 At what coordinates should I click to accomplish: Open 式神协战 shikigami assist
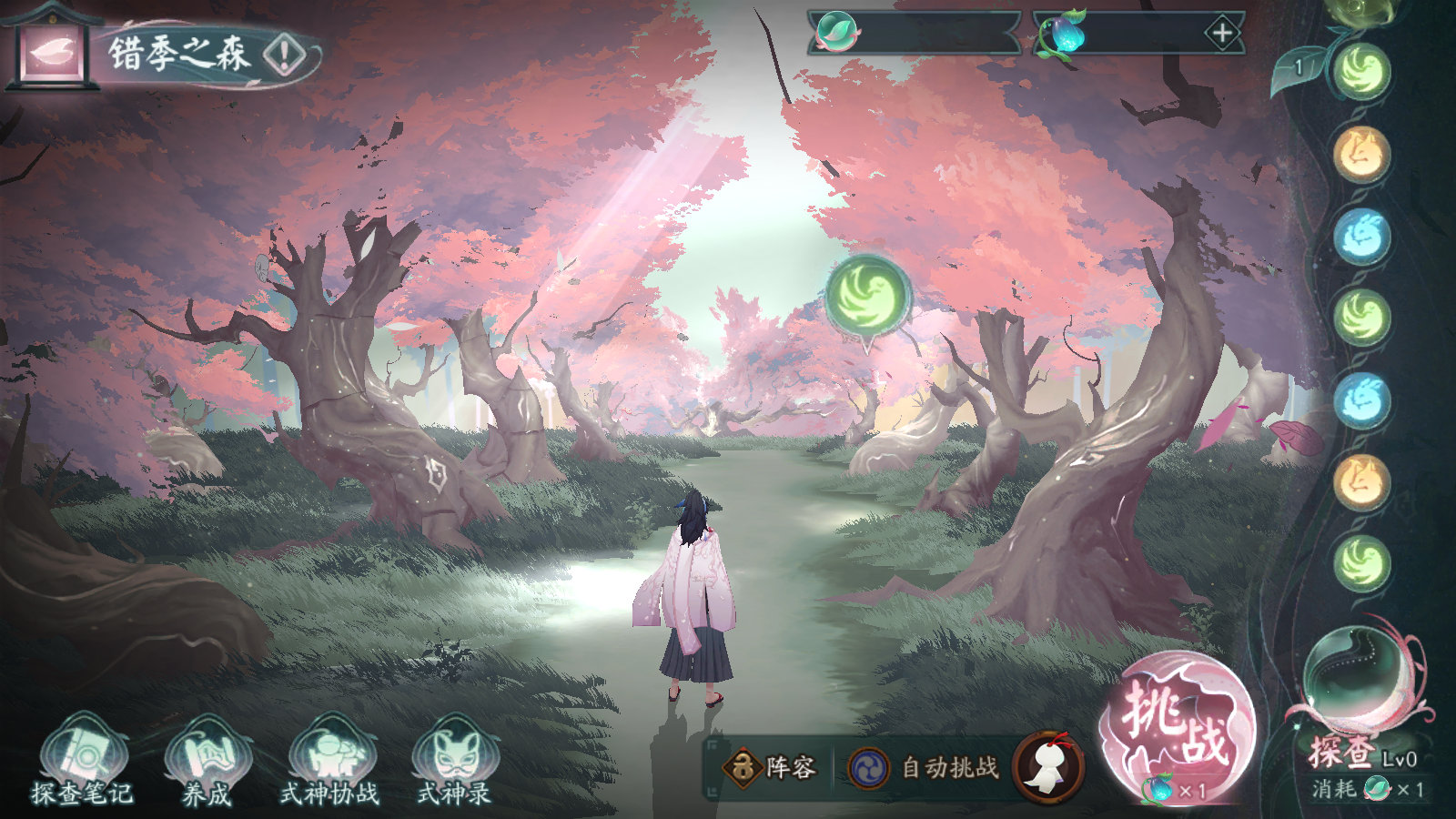(329, 762)
